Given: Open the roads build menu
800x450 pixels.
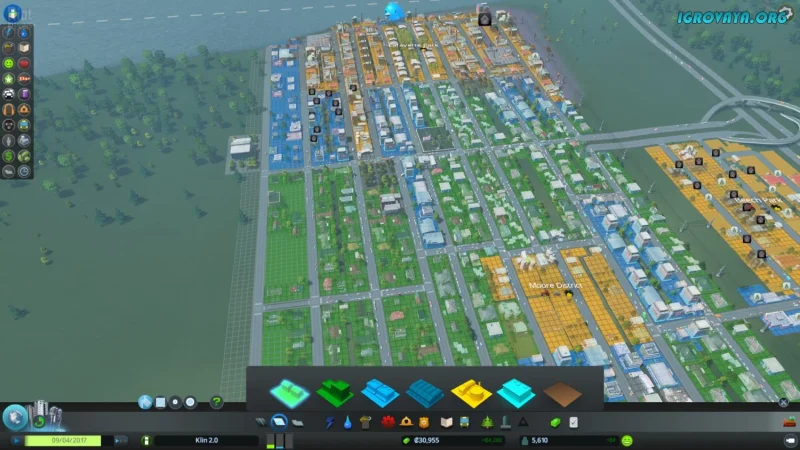Looking at the screenshot, I should tap(263, 423).
